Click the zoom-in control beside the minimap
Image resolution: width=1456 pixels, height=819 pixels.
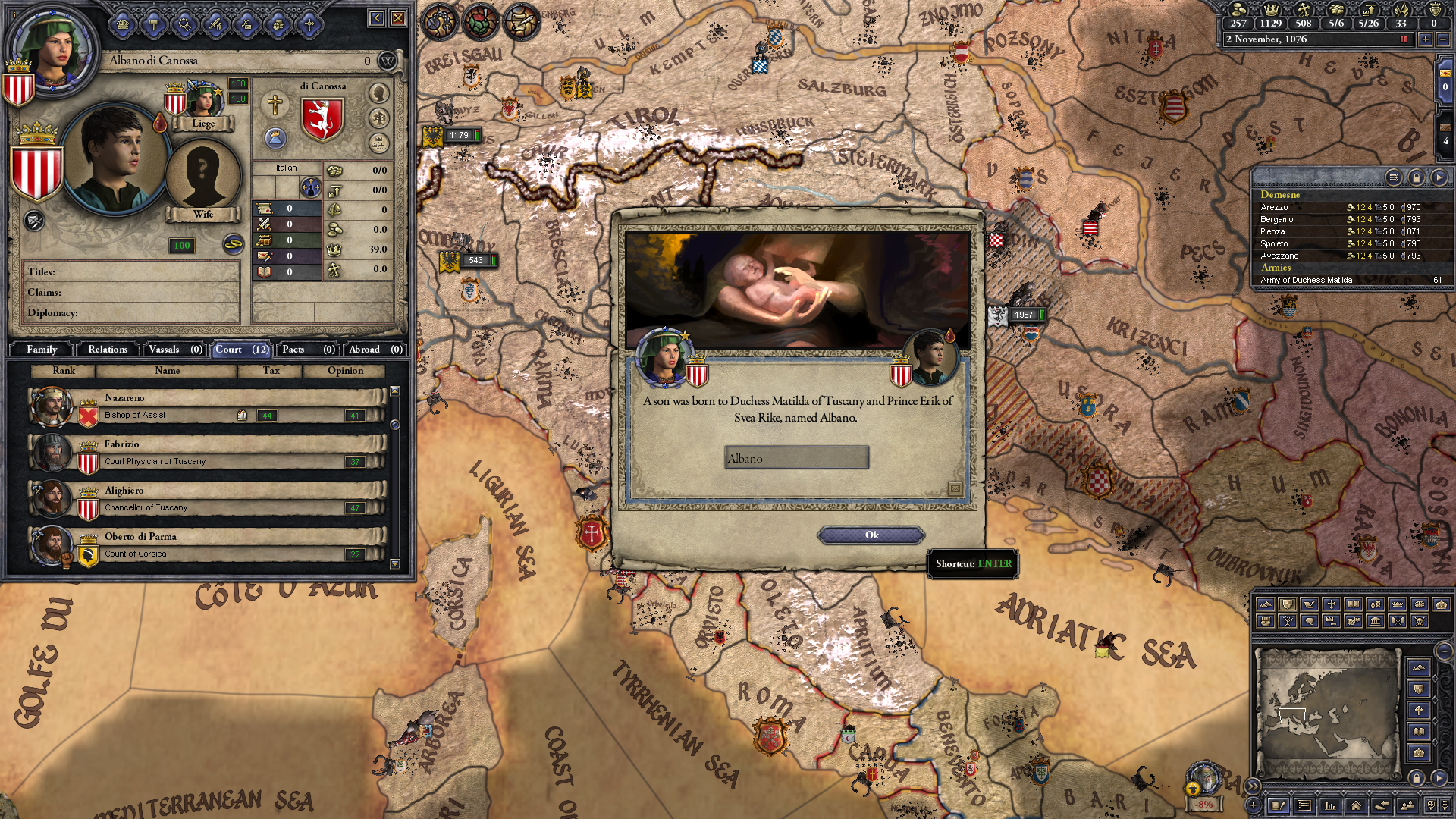tap(1432, 805)
